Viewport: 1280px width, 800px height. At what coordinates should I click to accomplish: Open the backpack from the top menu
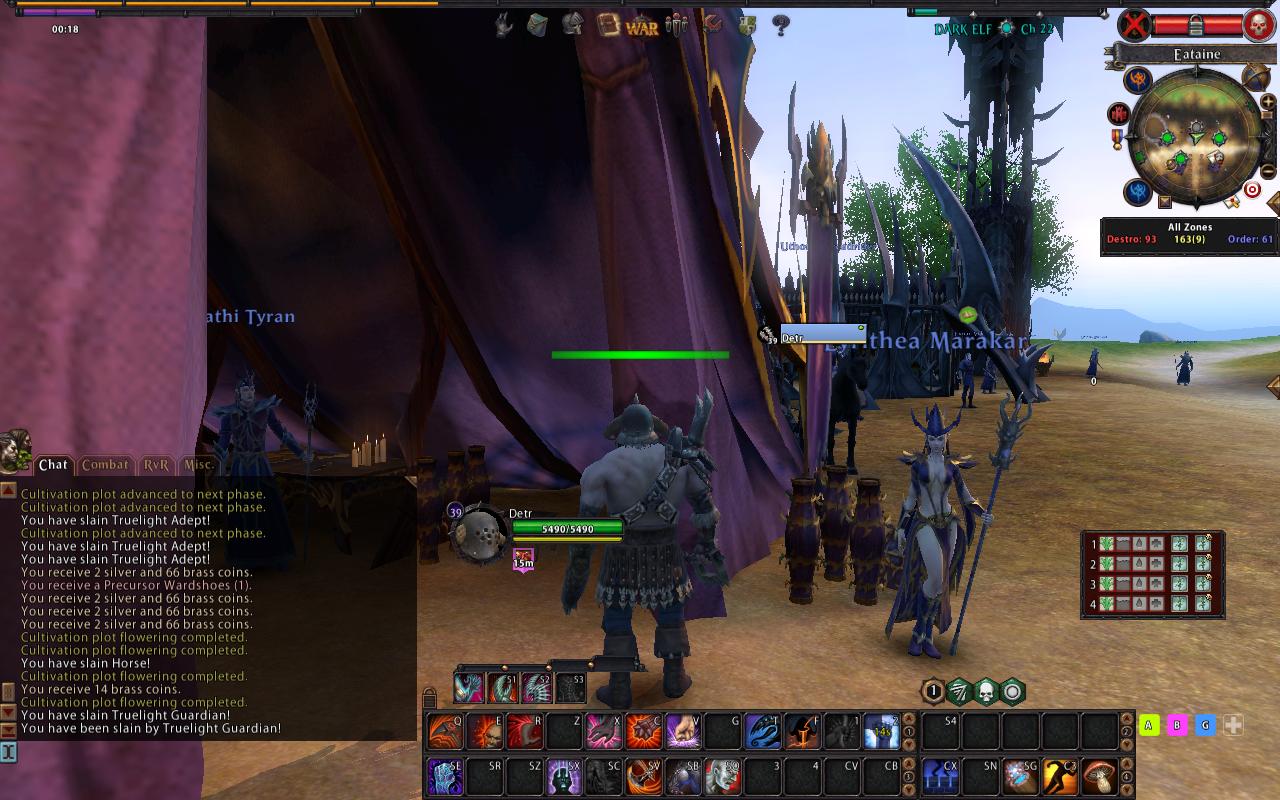[x=538, y=25]
